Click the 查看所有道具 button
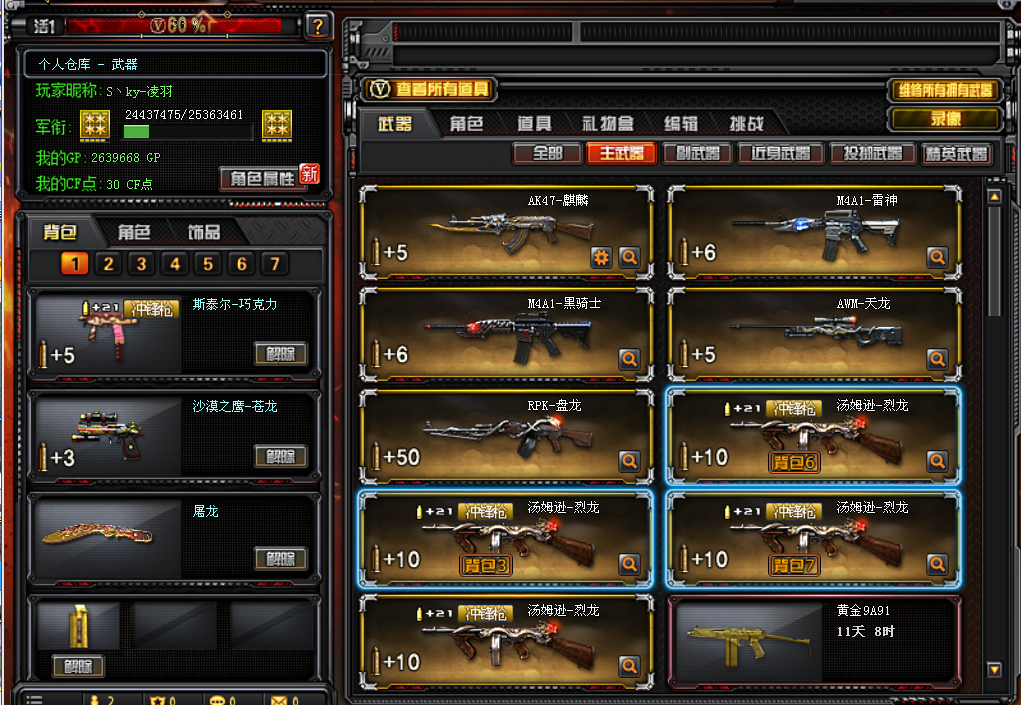This screenshot has width=1021, height=705. (430, 90)
